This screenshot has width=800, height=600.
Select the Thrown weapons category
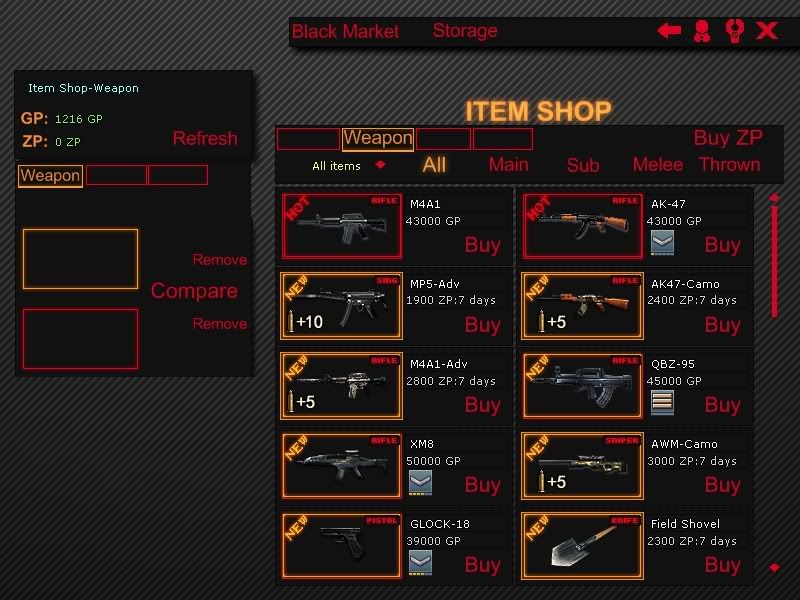tap(729, 165)
